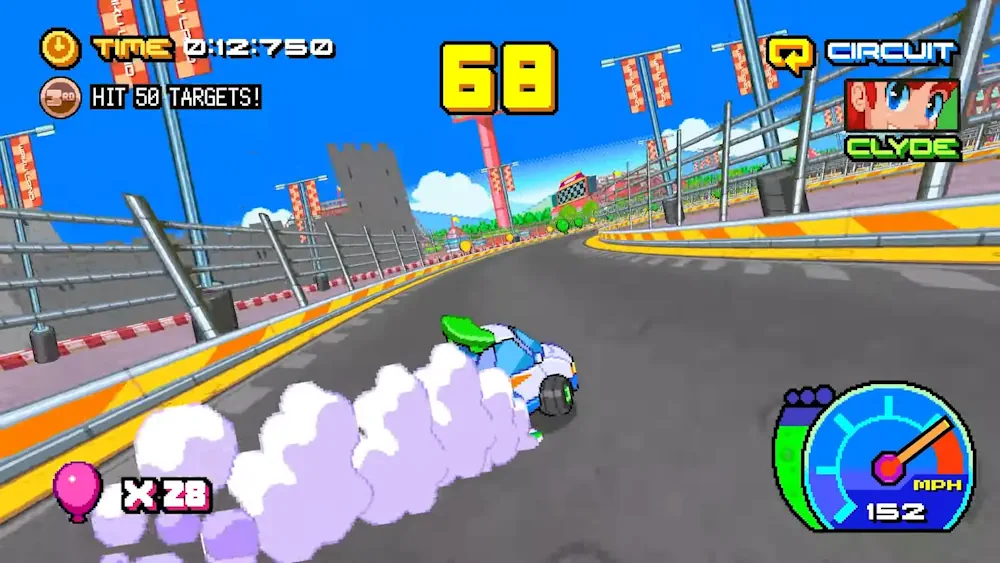Select the Clyde character portrait

click(902, 106)
